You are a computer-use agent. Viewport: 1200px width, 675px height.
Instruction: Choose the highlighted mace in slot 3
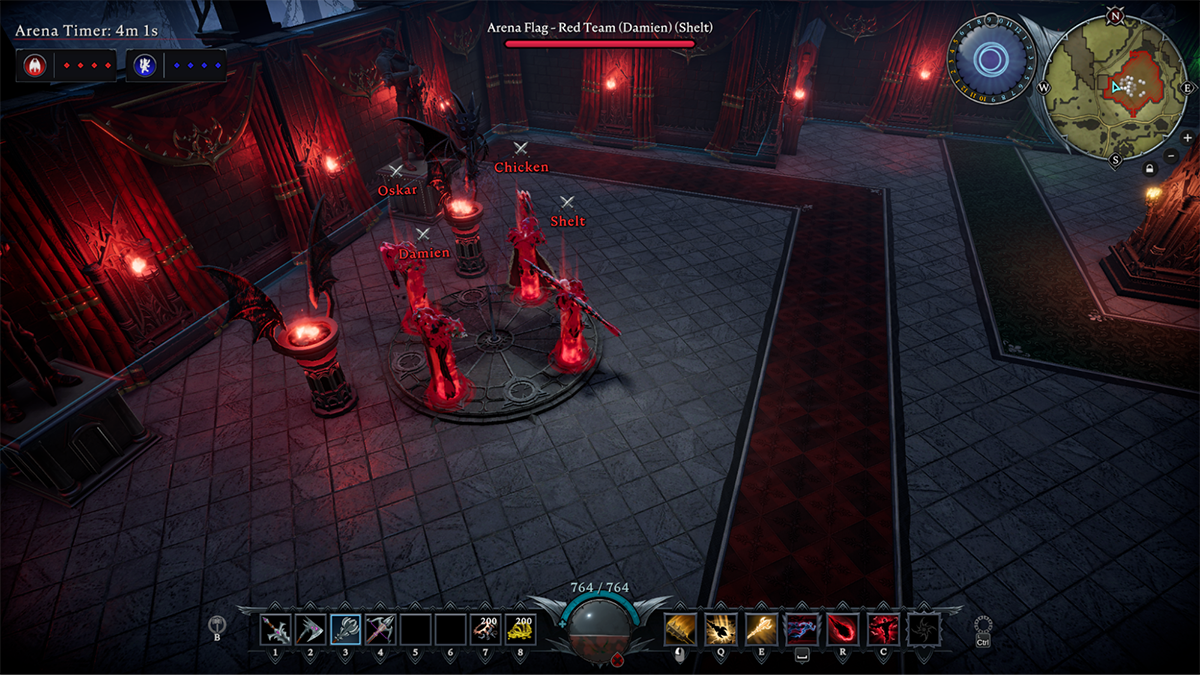click(346, 629)
